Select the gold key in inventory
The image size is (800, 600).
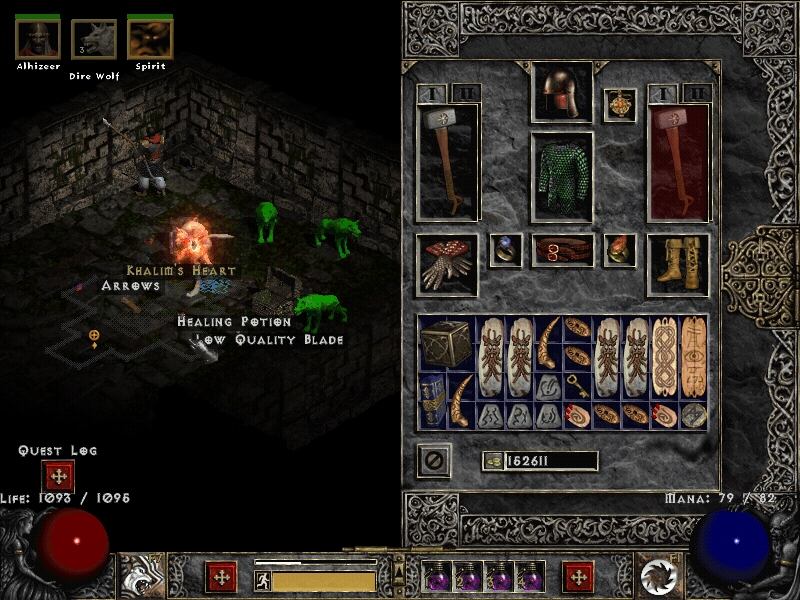tap(577, 386)
